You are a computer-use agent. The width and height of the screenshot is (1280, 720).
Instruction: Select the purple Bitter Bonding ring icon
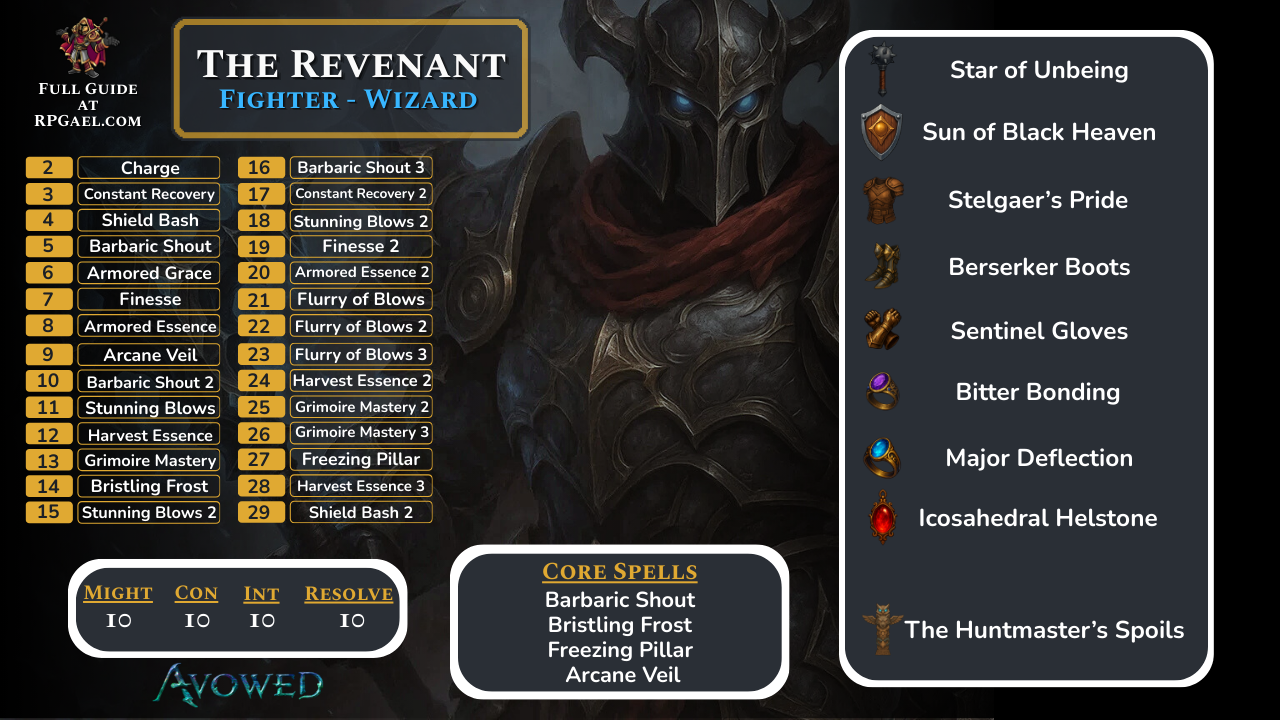(x=882, y=390)
